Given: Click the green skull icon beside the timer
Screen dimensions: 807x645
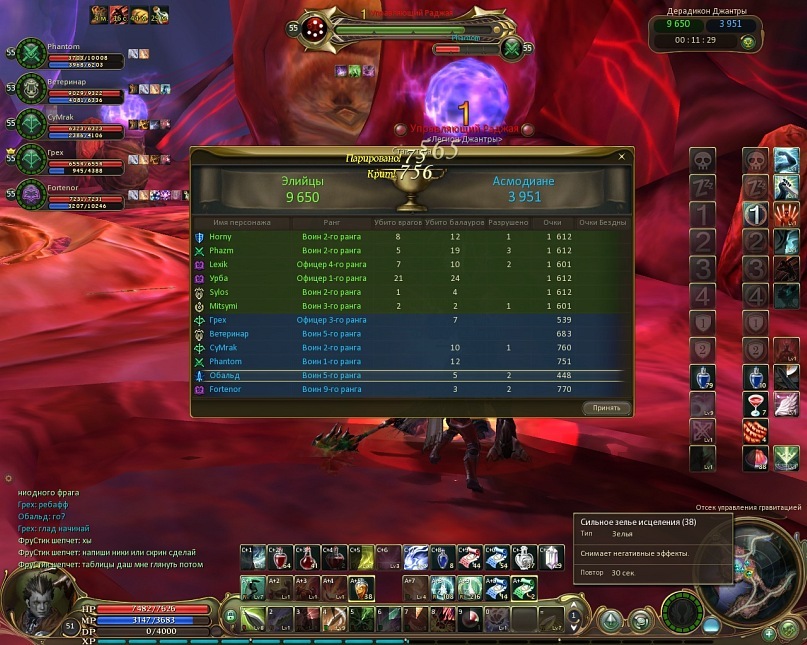Looking at the screenshot, I should coord(747,42).
